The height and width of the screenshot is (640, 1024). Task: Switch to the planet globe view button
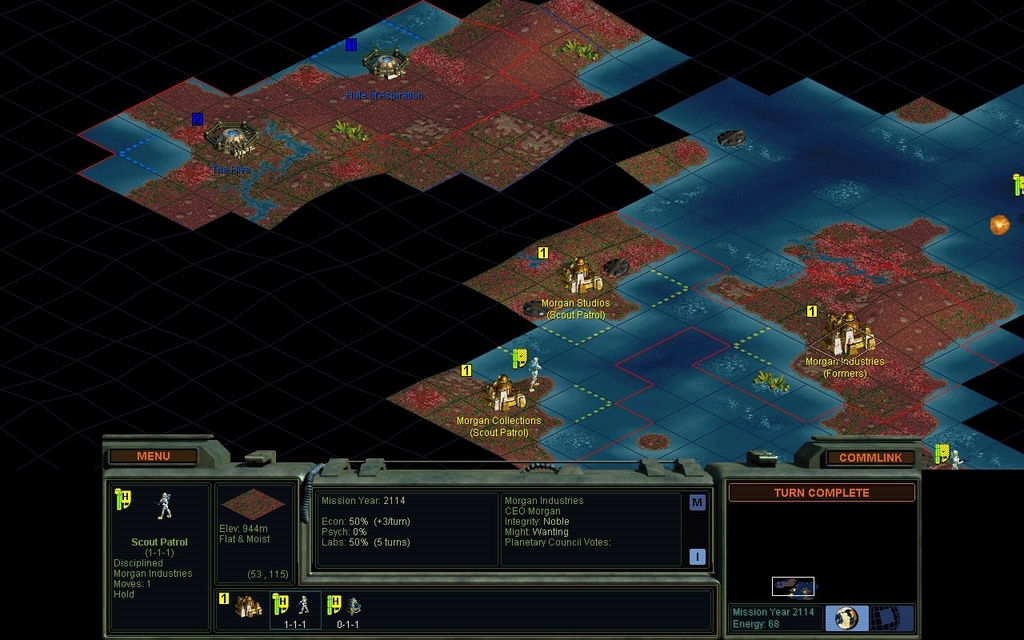[x=847, y=617]
